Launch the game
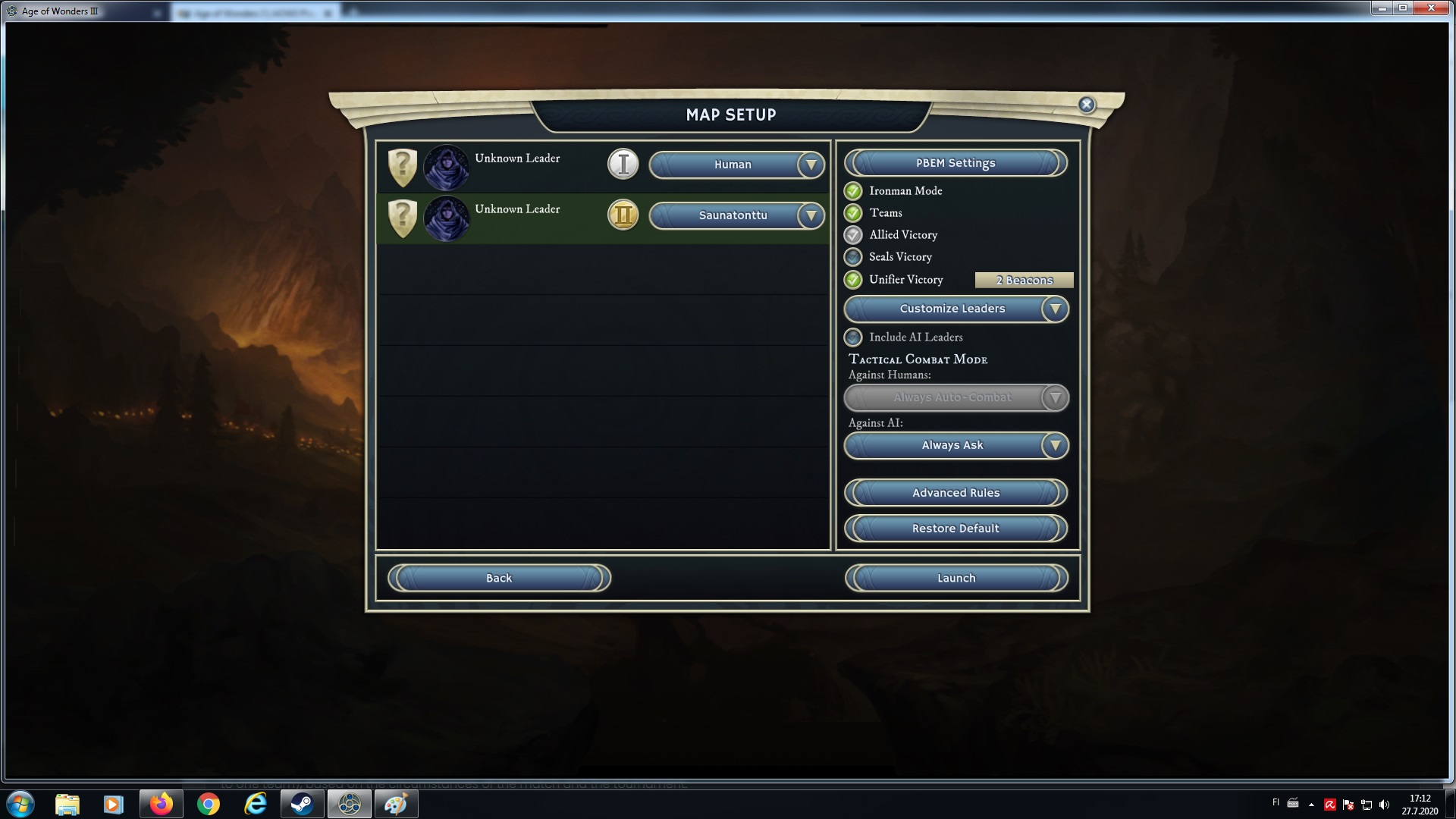This screenshot has height=819, width=1456. coord(955,578)
